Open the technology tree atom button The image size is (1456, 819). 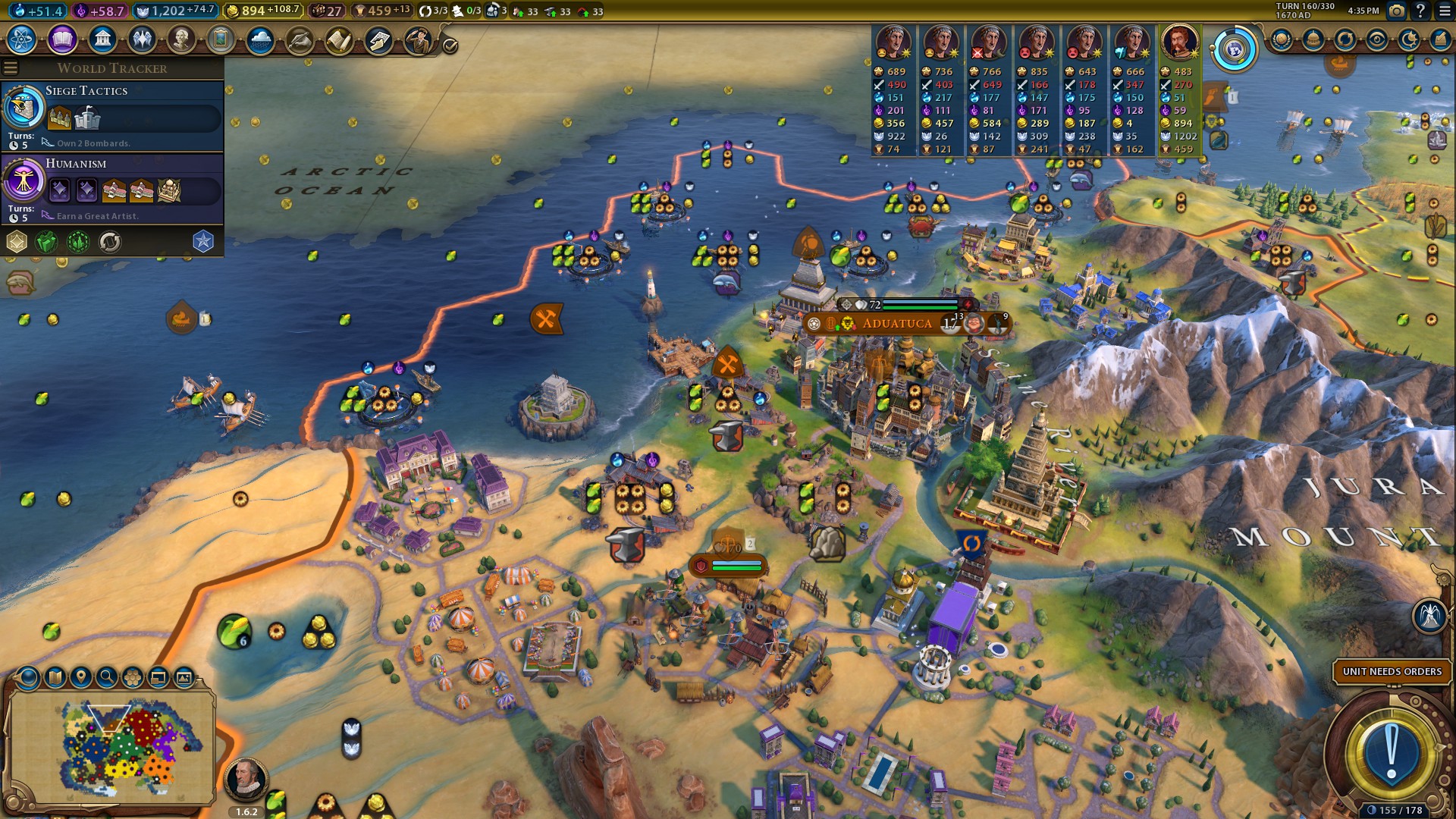point(21,39)
